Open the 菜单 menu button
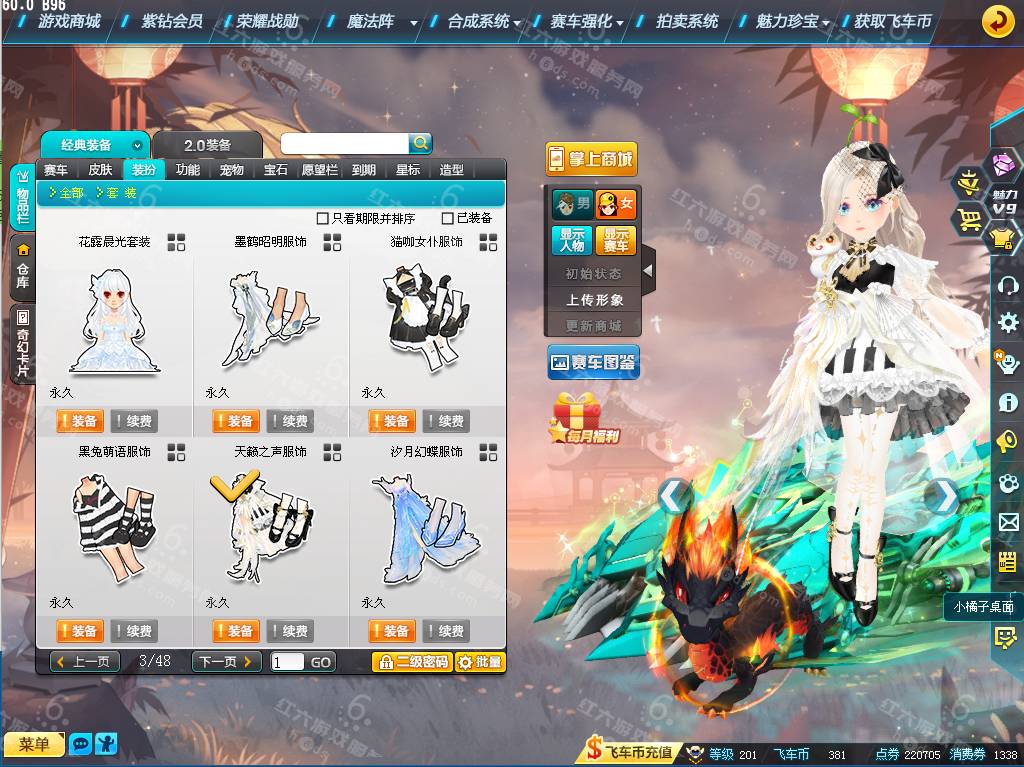1024x767 pixels. click(34, 744)
